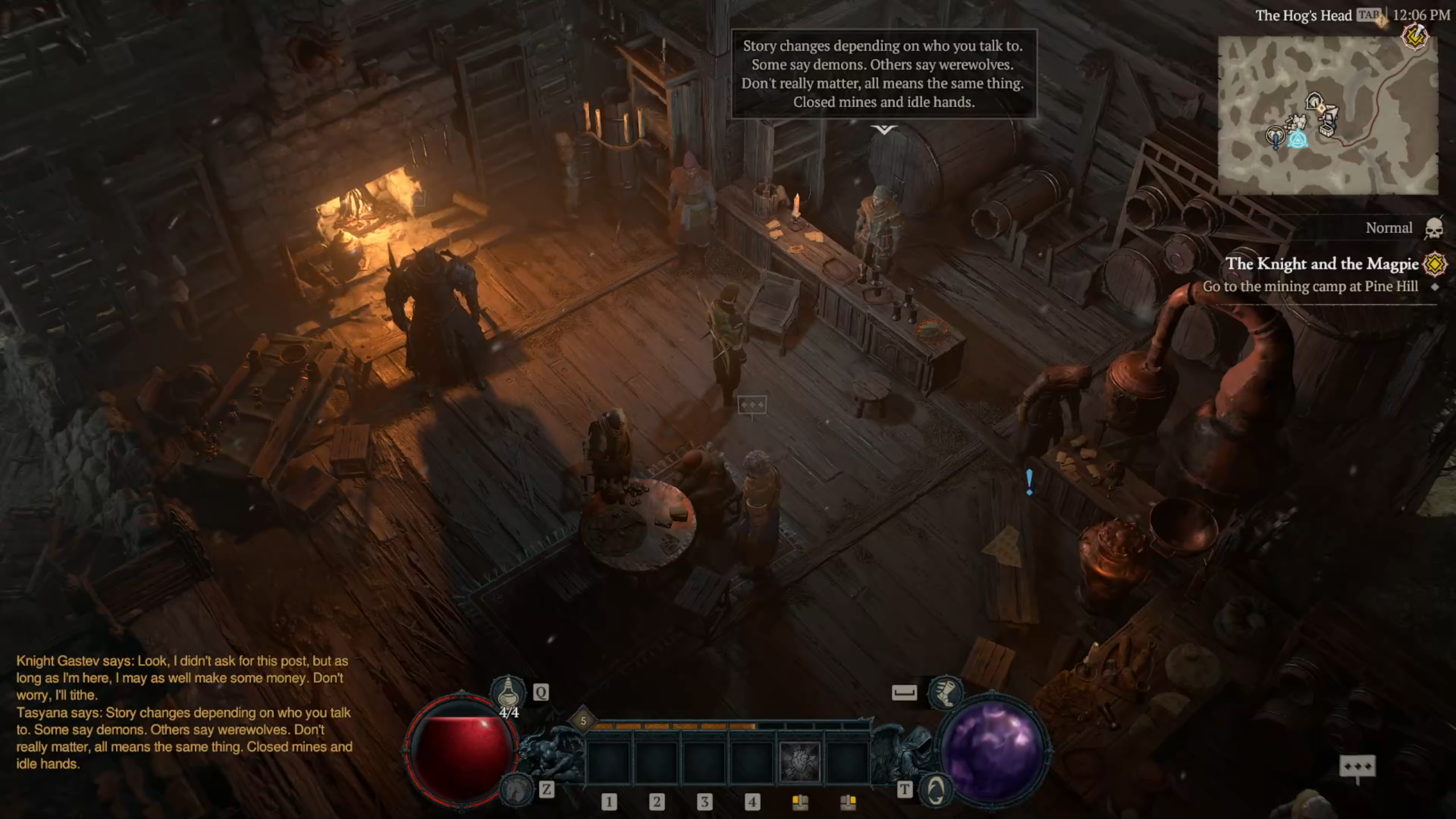
Task: Click the blue waypoint marker on minimap
Action: point(1298,140)
